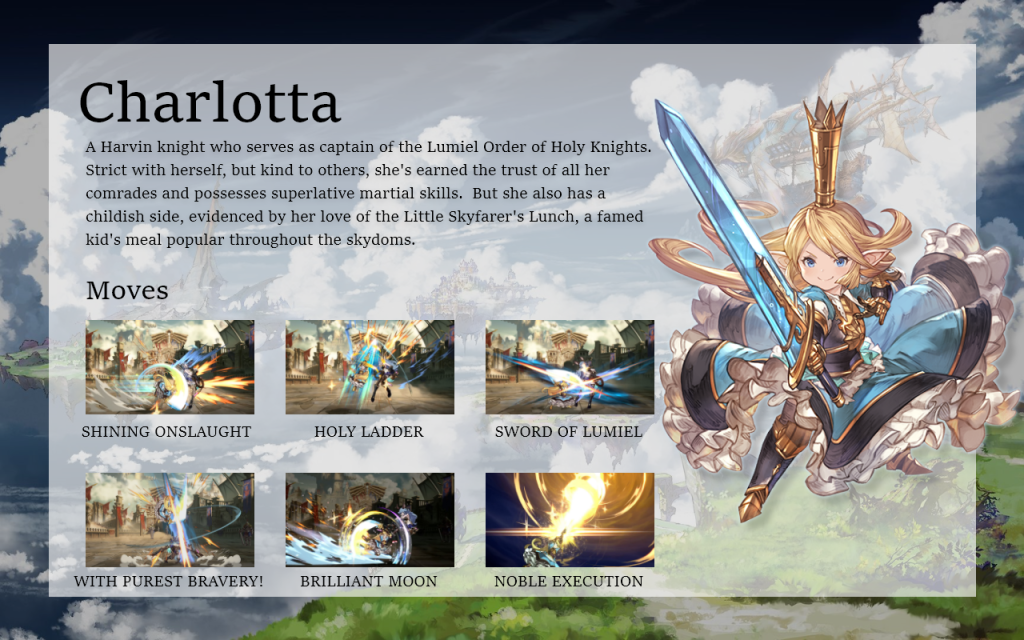Select the Holy Ladder move preview

369,367
